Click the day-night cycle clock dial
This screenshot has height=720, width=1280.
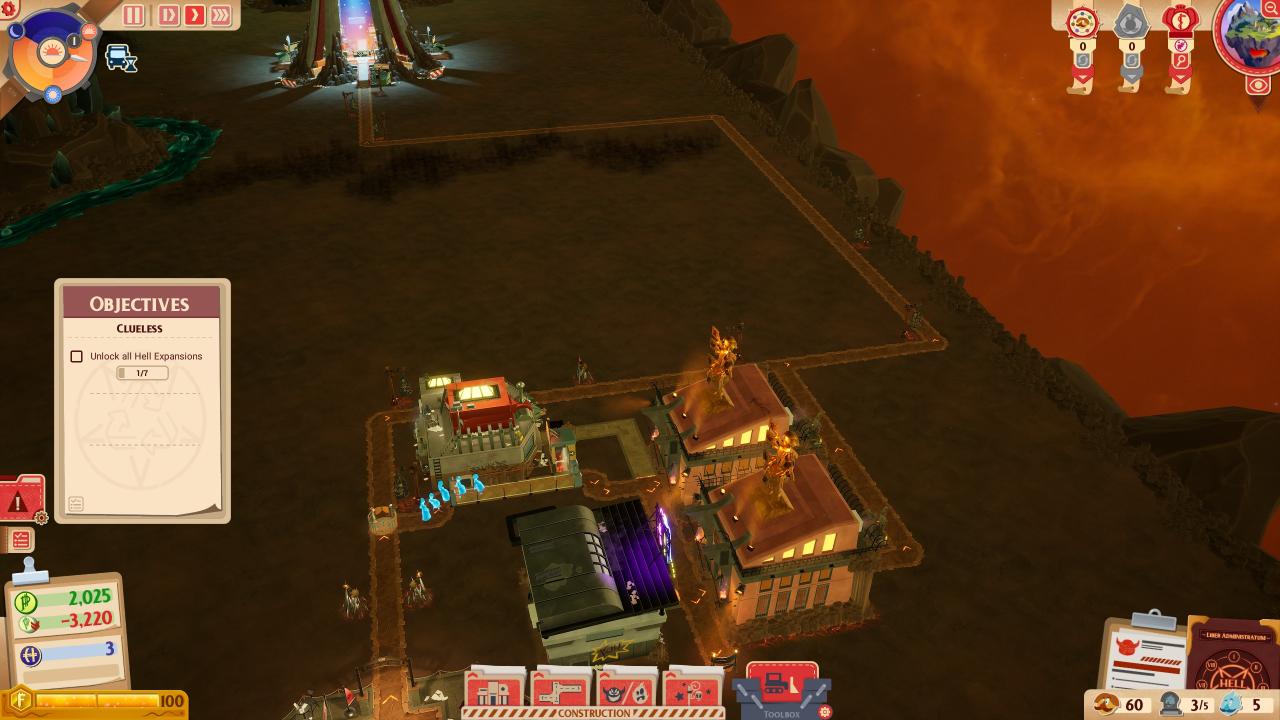52,52
